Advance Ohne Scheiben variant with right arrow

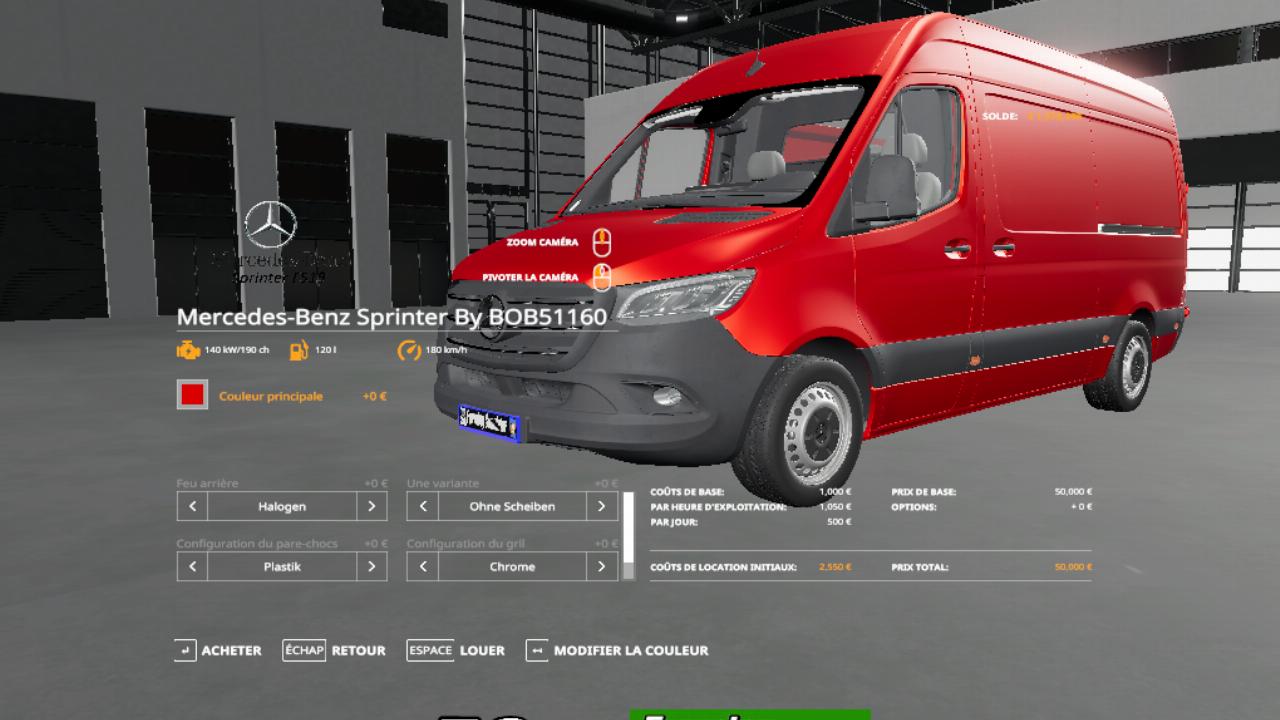(x=601, y=506)
